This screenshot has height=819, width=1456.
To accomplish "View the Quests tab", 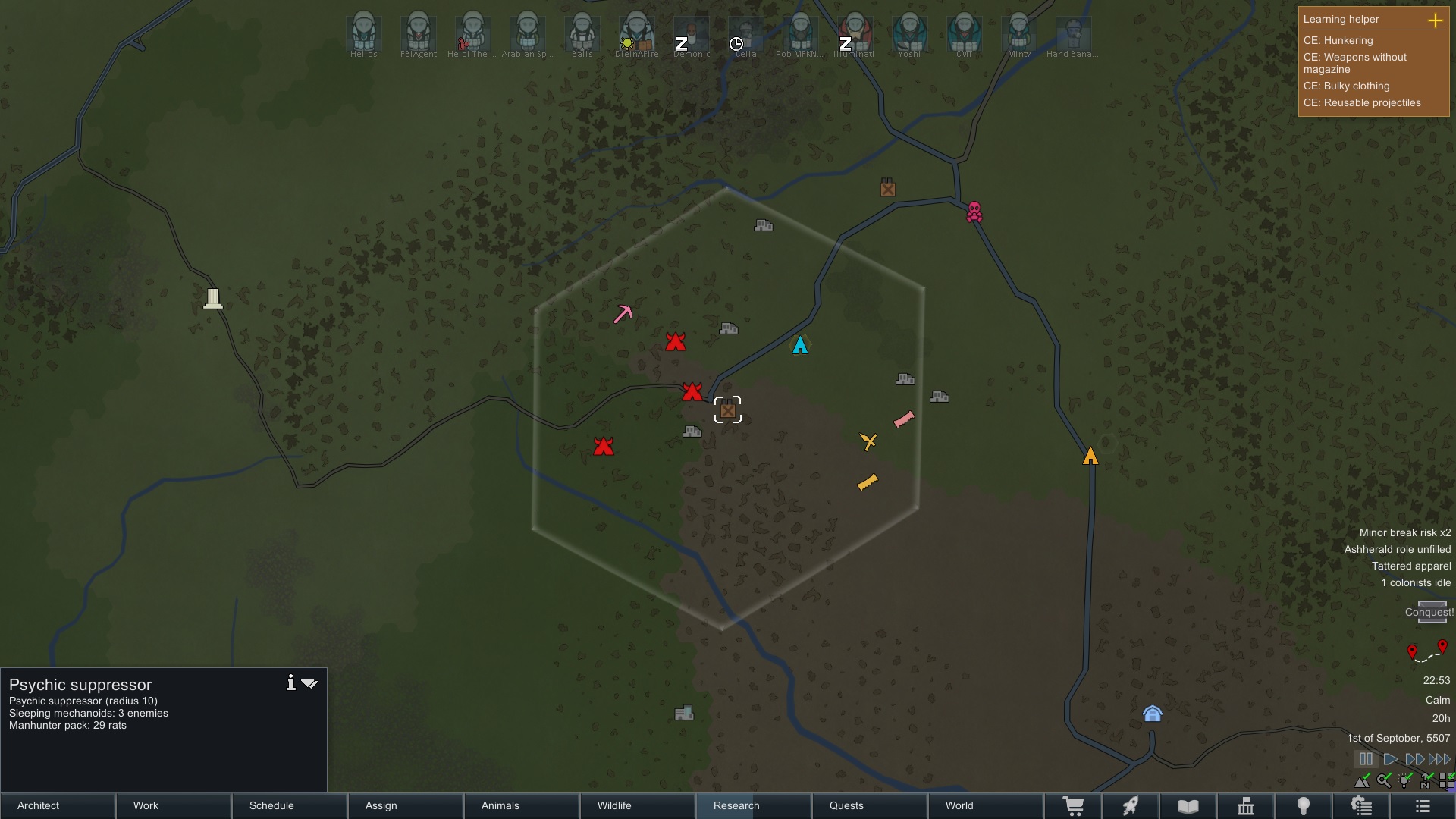I will point(869,805).
